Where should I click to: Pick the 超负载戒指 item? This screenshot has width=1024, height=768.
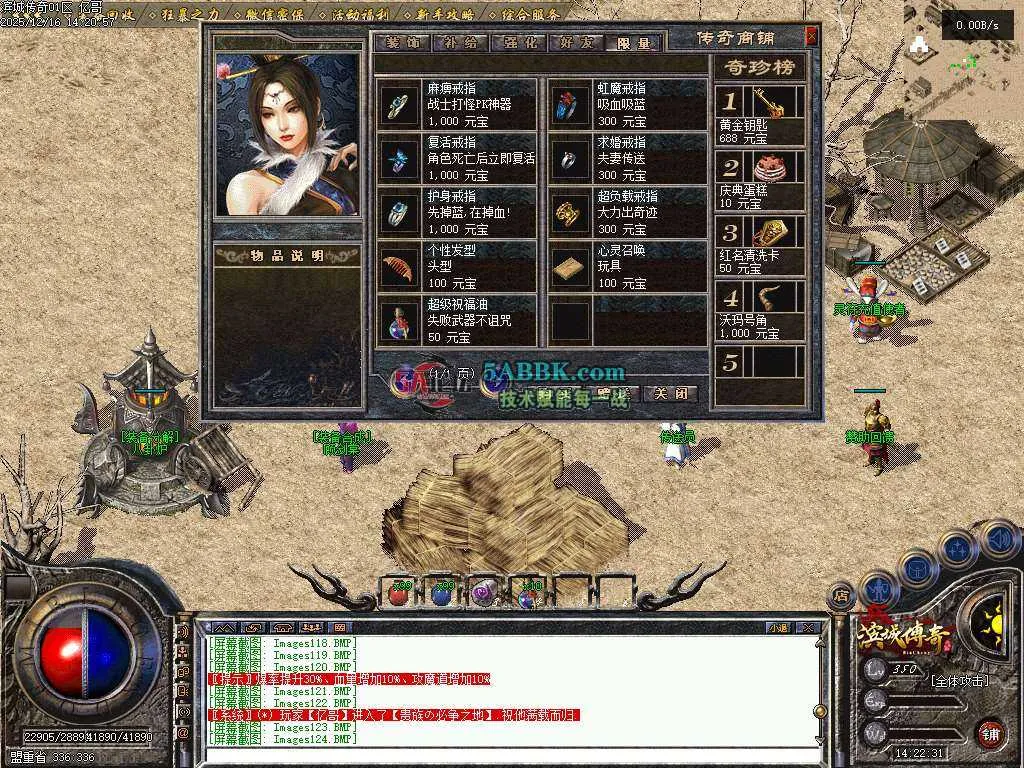[627, 212]
